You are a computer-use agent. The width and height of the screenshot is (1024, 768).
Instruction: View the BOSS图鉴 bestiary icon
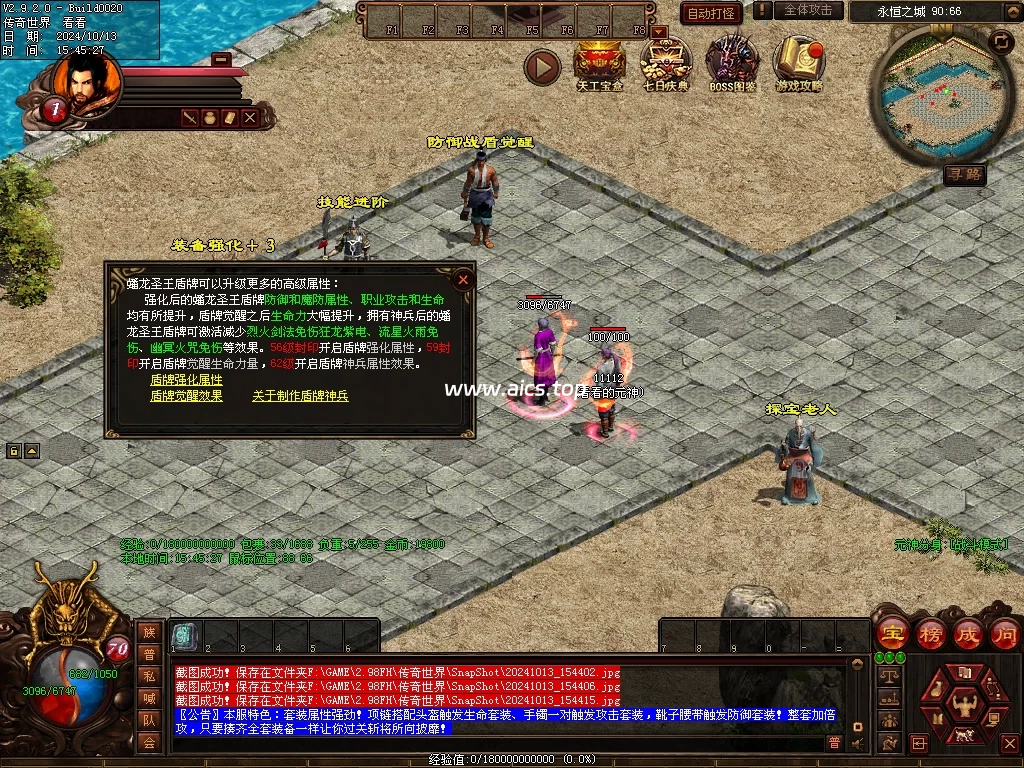(x=732, y=62)
